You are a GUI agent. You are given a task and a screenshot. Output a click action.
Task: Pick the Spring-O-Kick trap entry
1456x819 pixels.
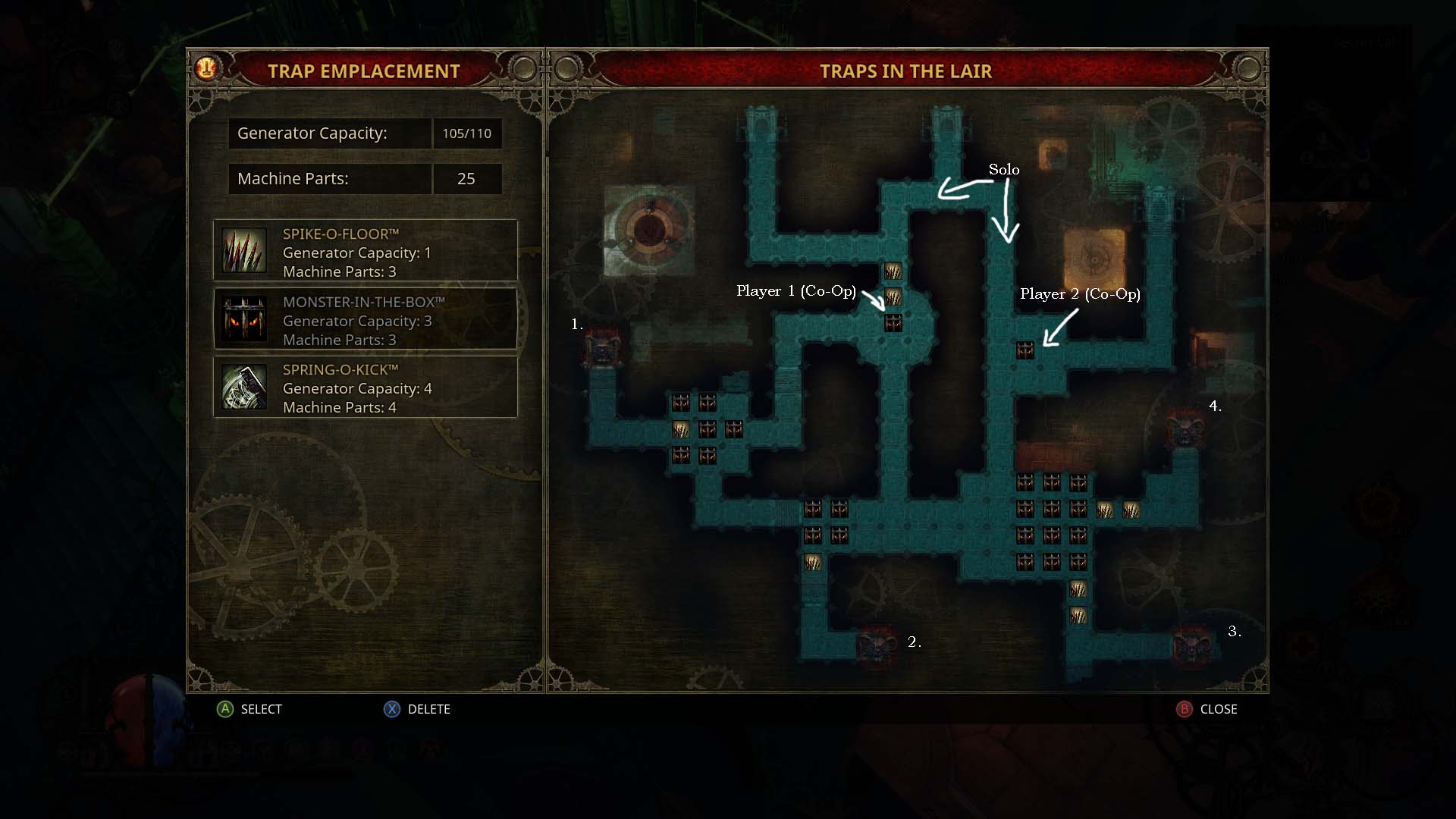click(365, 388)
